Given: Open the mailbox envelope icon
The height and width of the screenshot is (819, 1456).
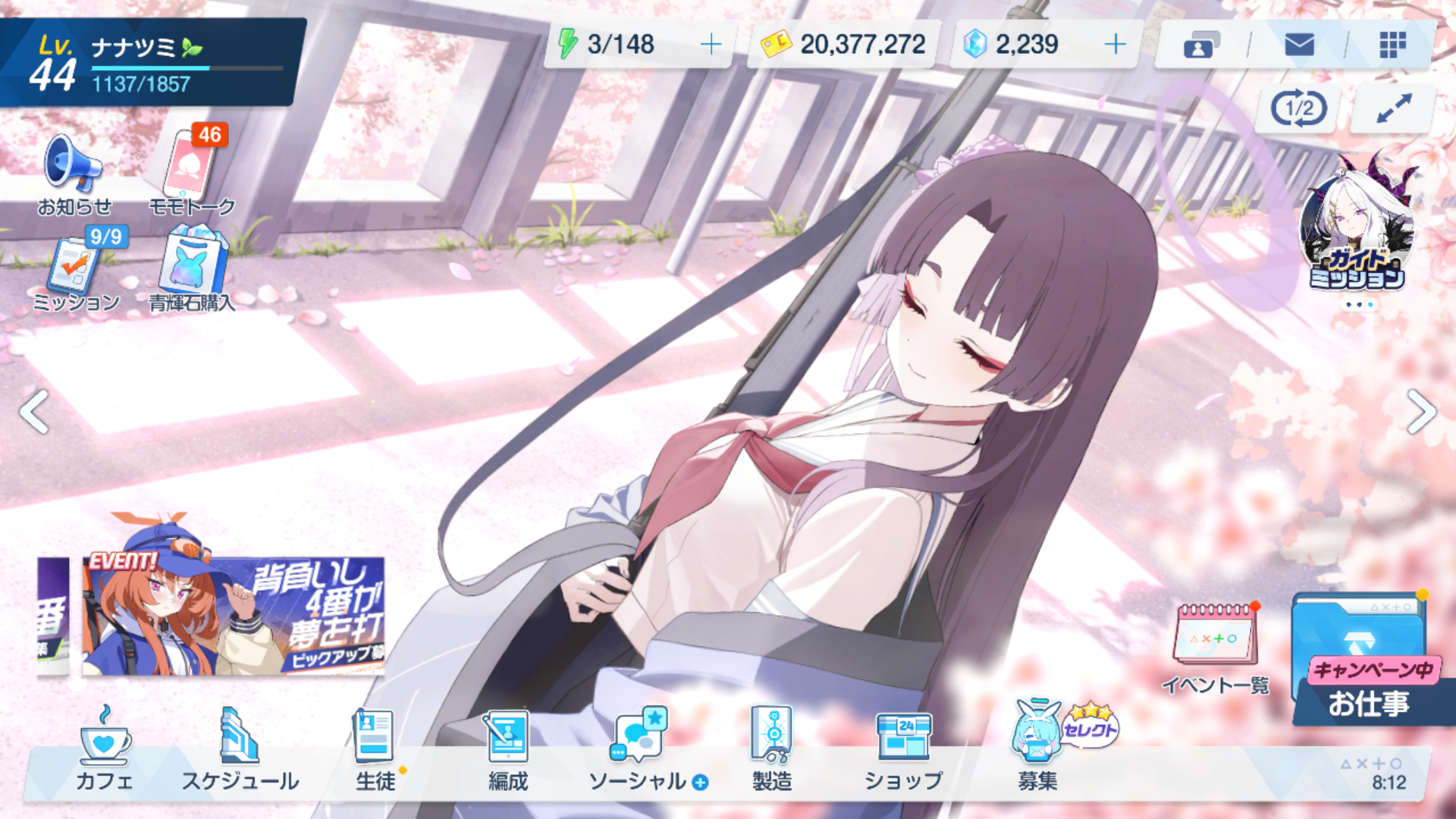Looking at the screenshot, I should pos(1299,45).
